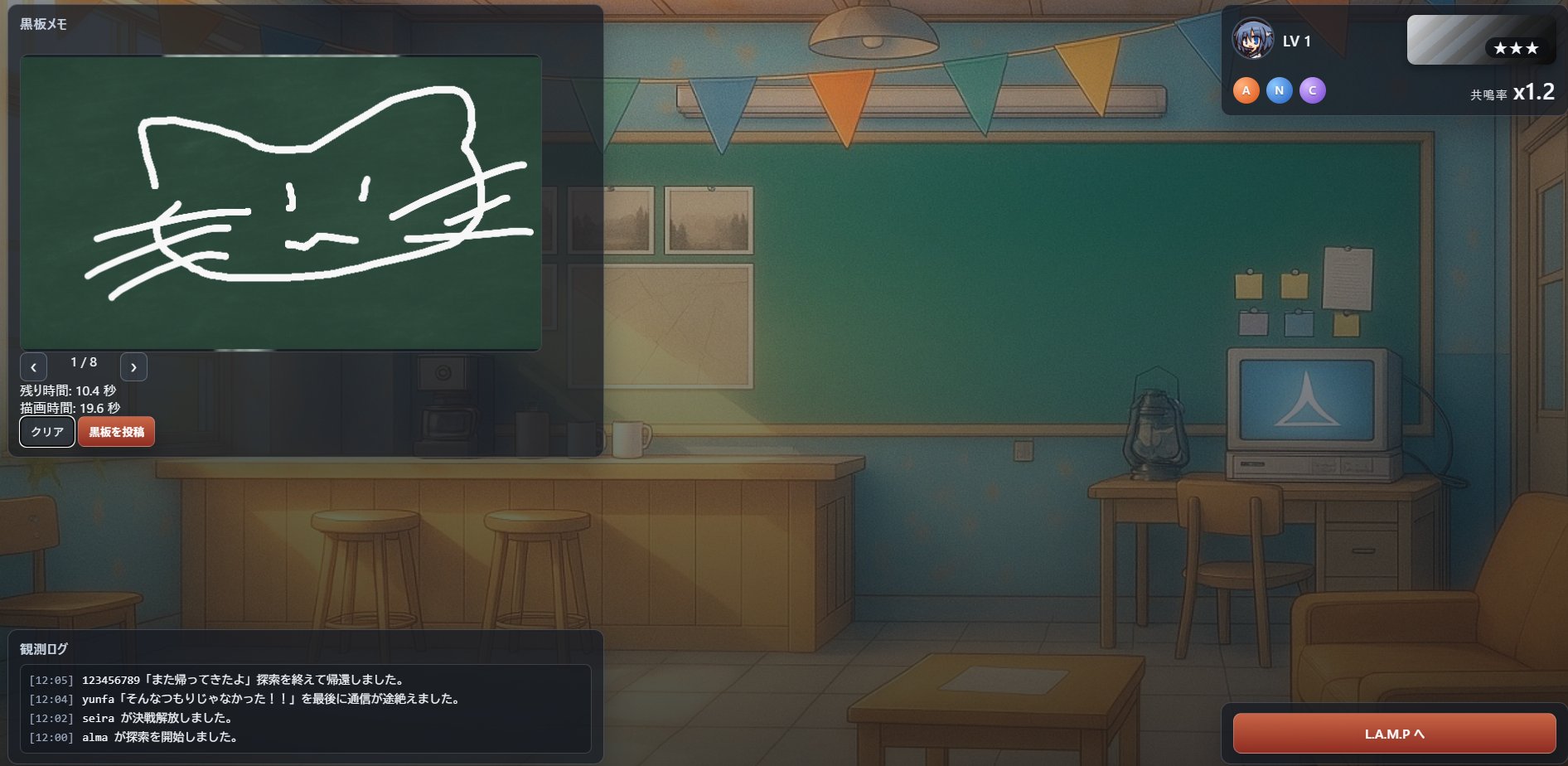Click the クリア button to clear the blackboard
The height and width of the screenshot is (766, 1568).
click(47, 432)
